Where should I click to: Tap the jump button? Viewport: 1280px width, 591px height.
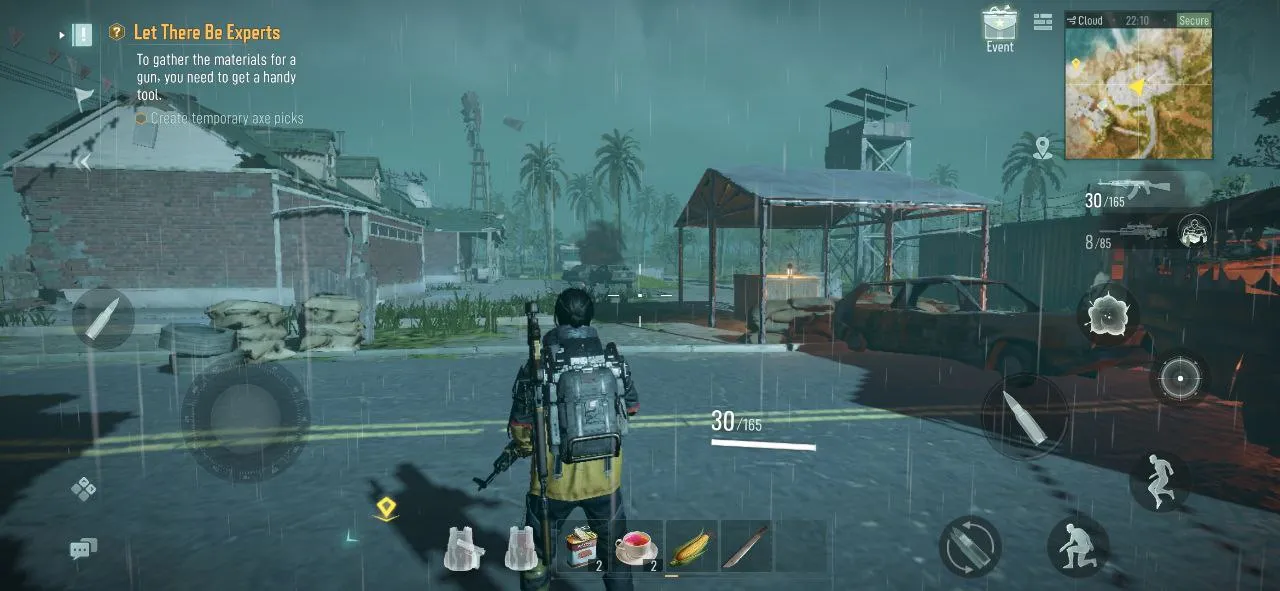1159,479
